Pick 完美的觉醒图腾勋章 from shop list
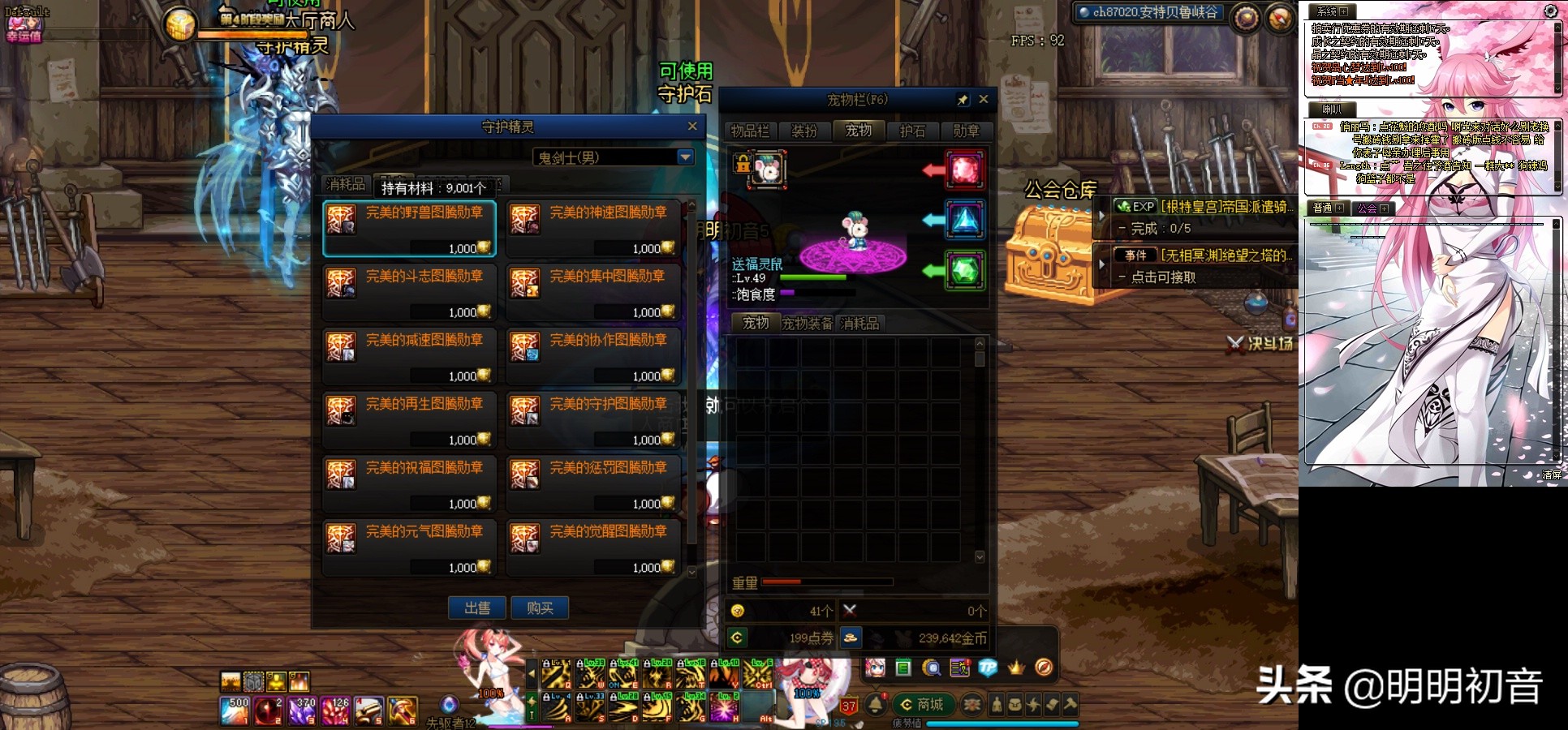 [593, 548]
